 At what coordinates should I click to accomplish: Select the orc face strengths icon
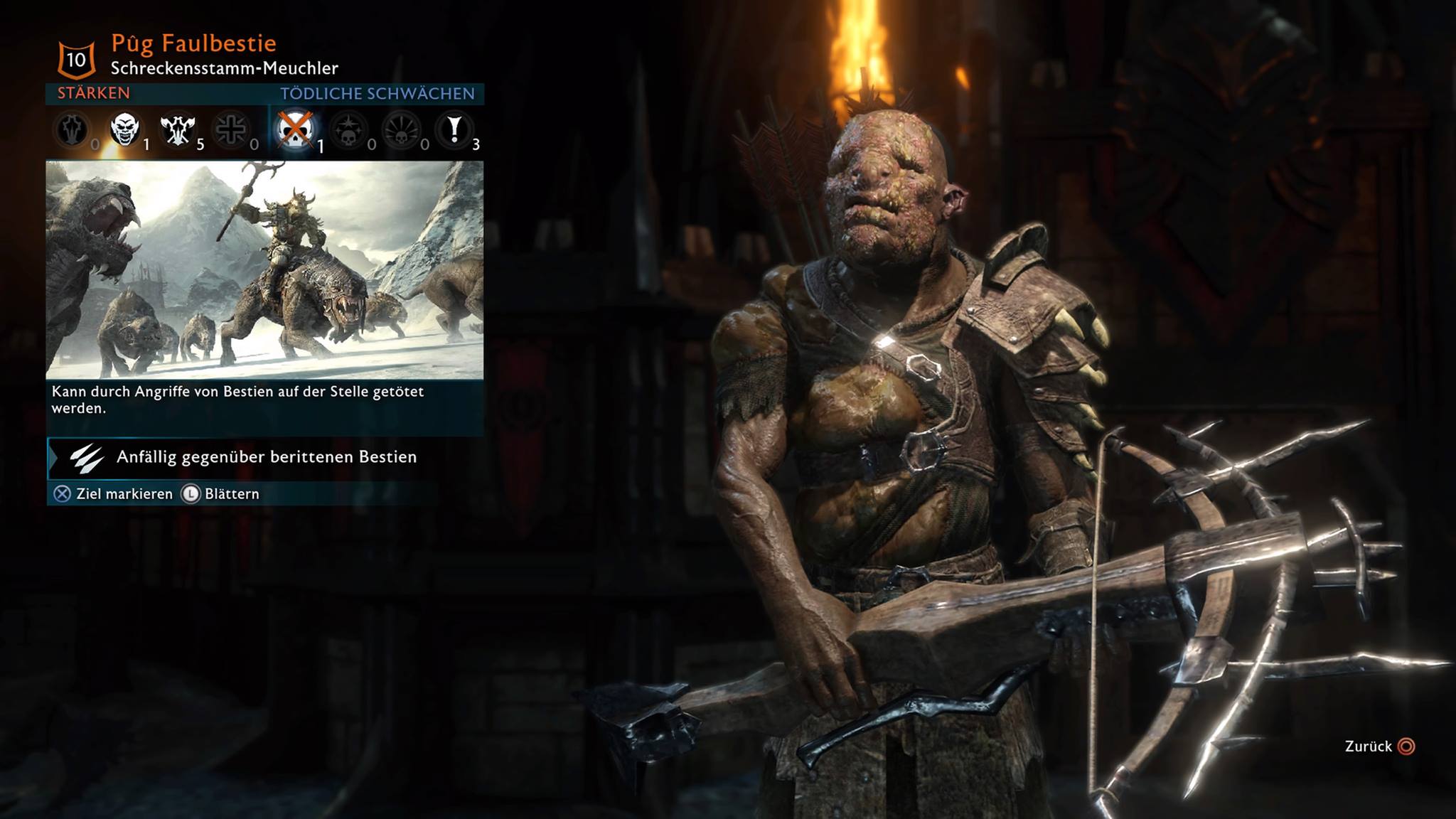(x=125, y=130)
